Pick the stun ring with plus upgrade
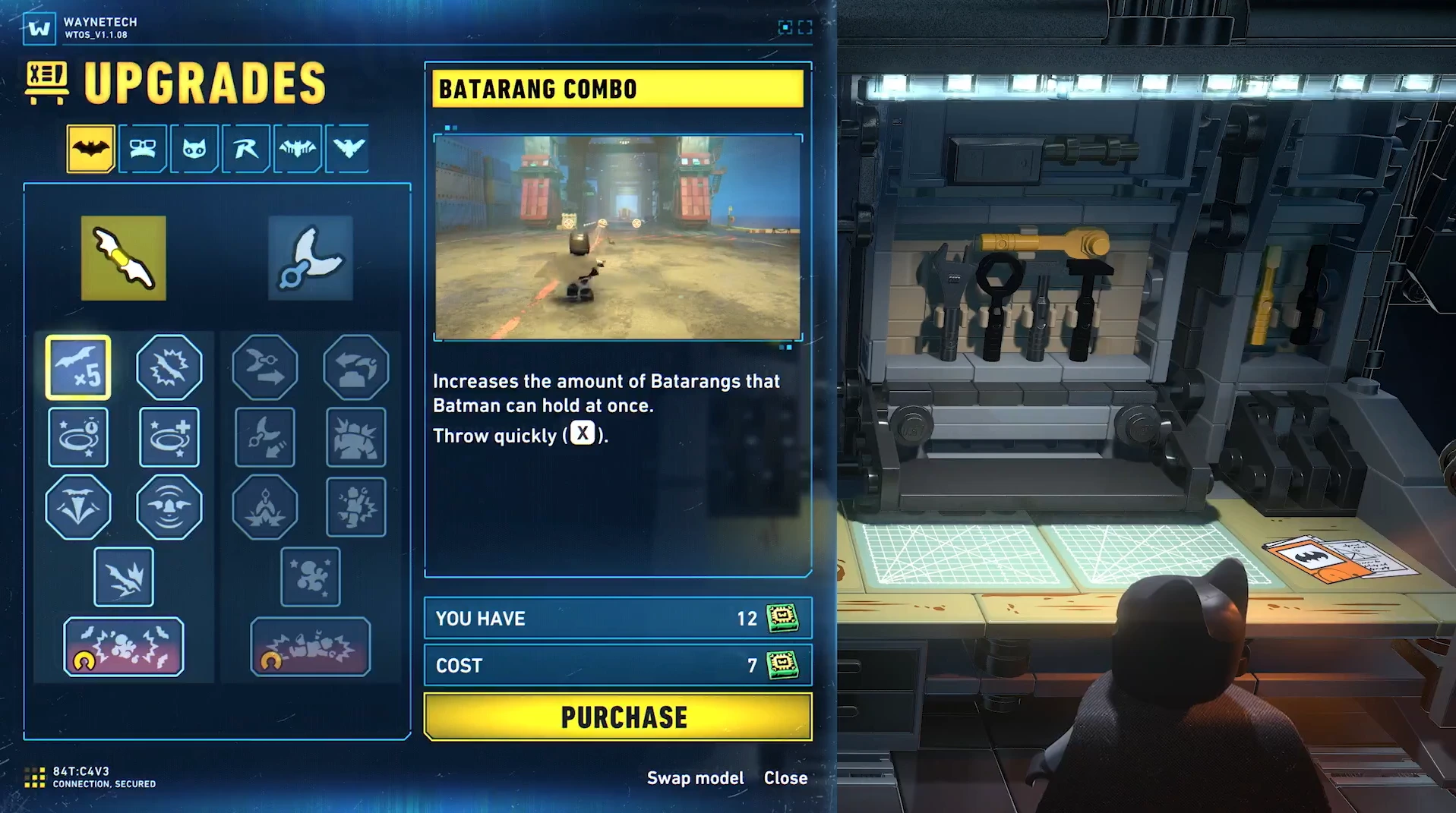Viewport: 1456px width, 813px height. coord(169,437)
